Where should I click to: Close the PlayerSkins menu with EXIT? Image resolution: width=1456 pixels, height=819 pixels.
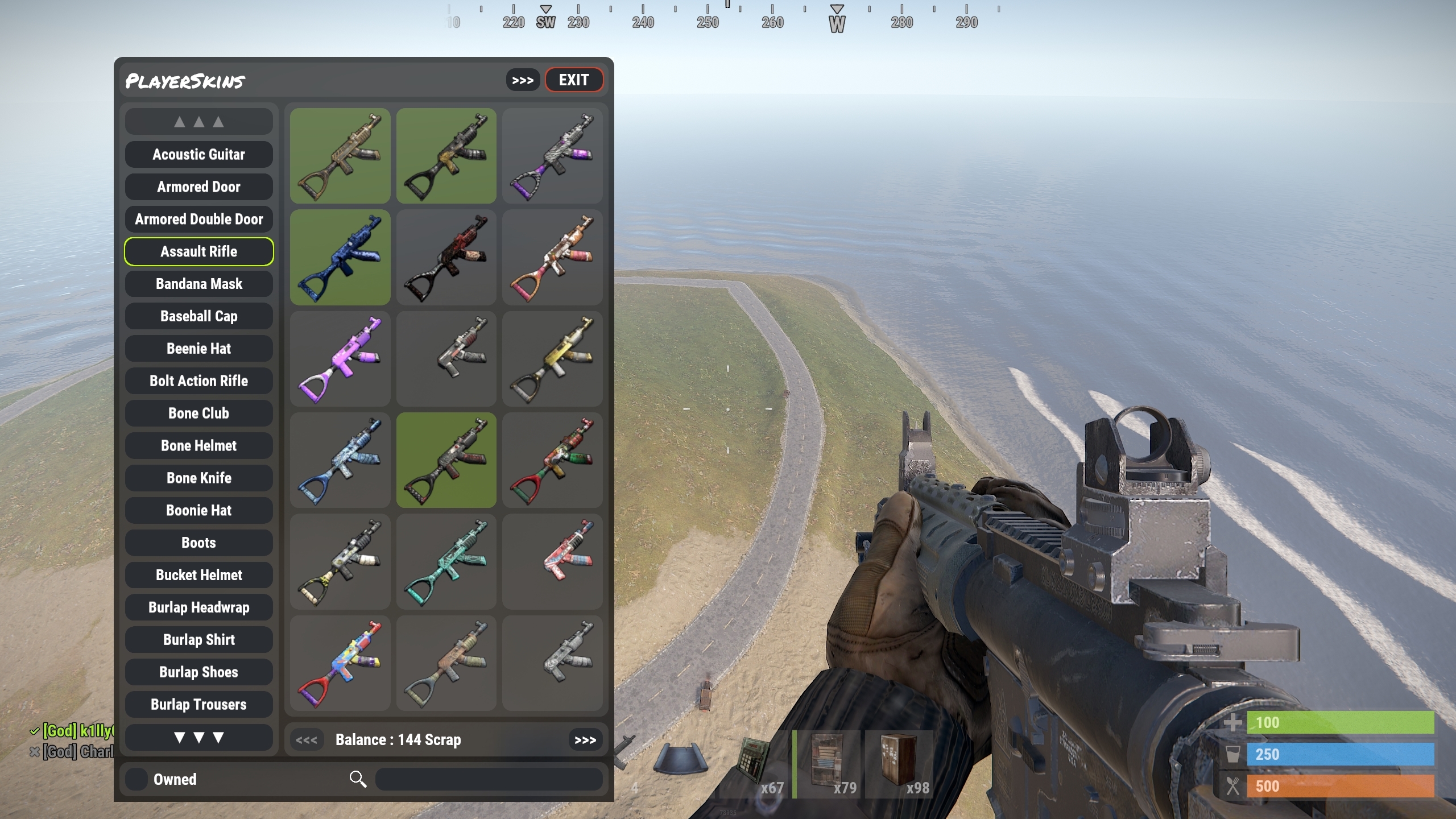(x=574, y=80)
